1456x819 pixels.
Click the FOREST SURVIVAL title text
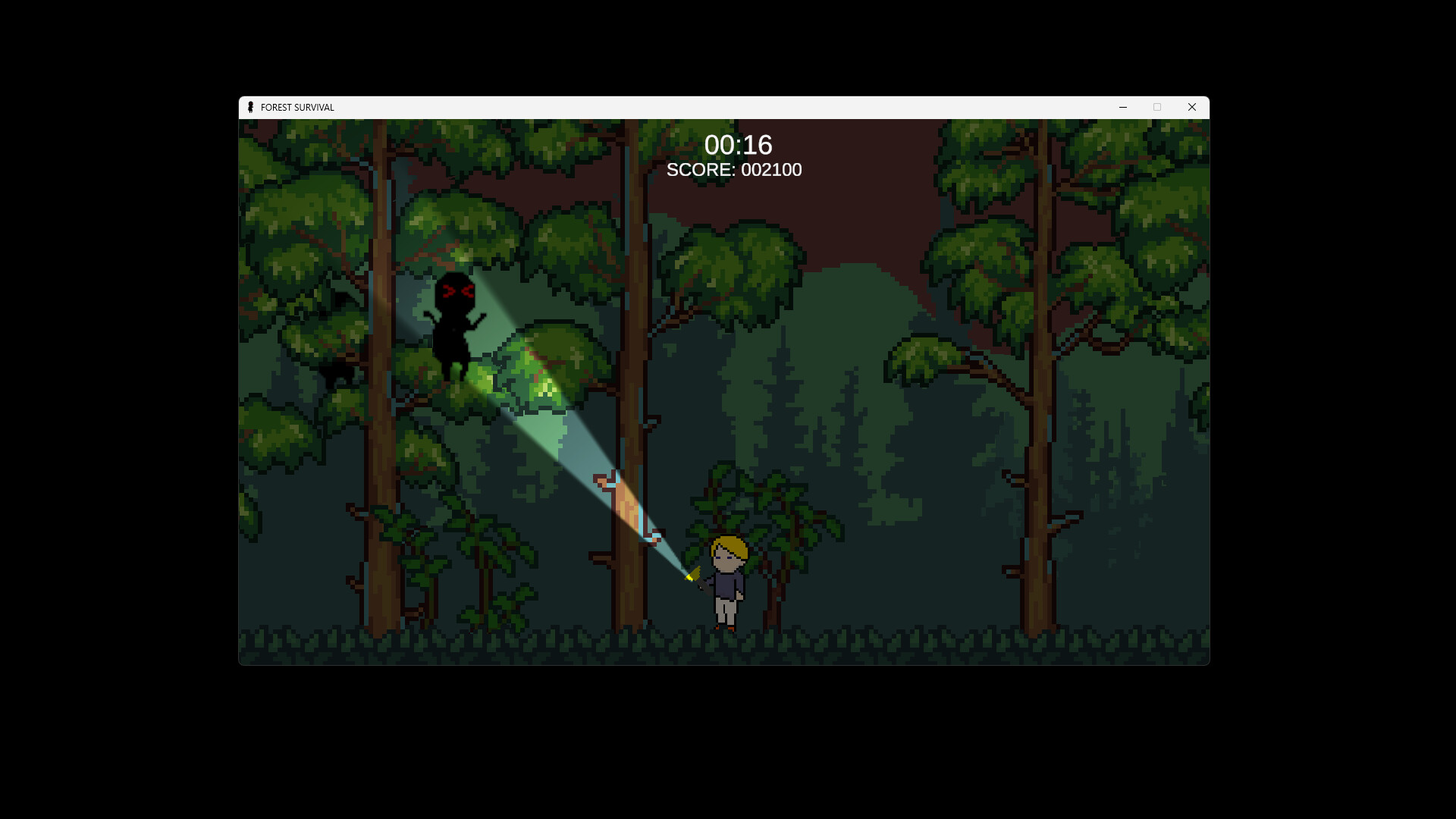(x=297, y=107)
